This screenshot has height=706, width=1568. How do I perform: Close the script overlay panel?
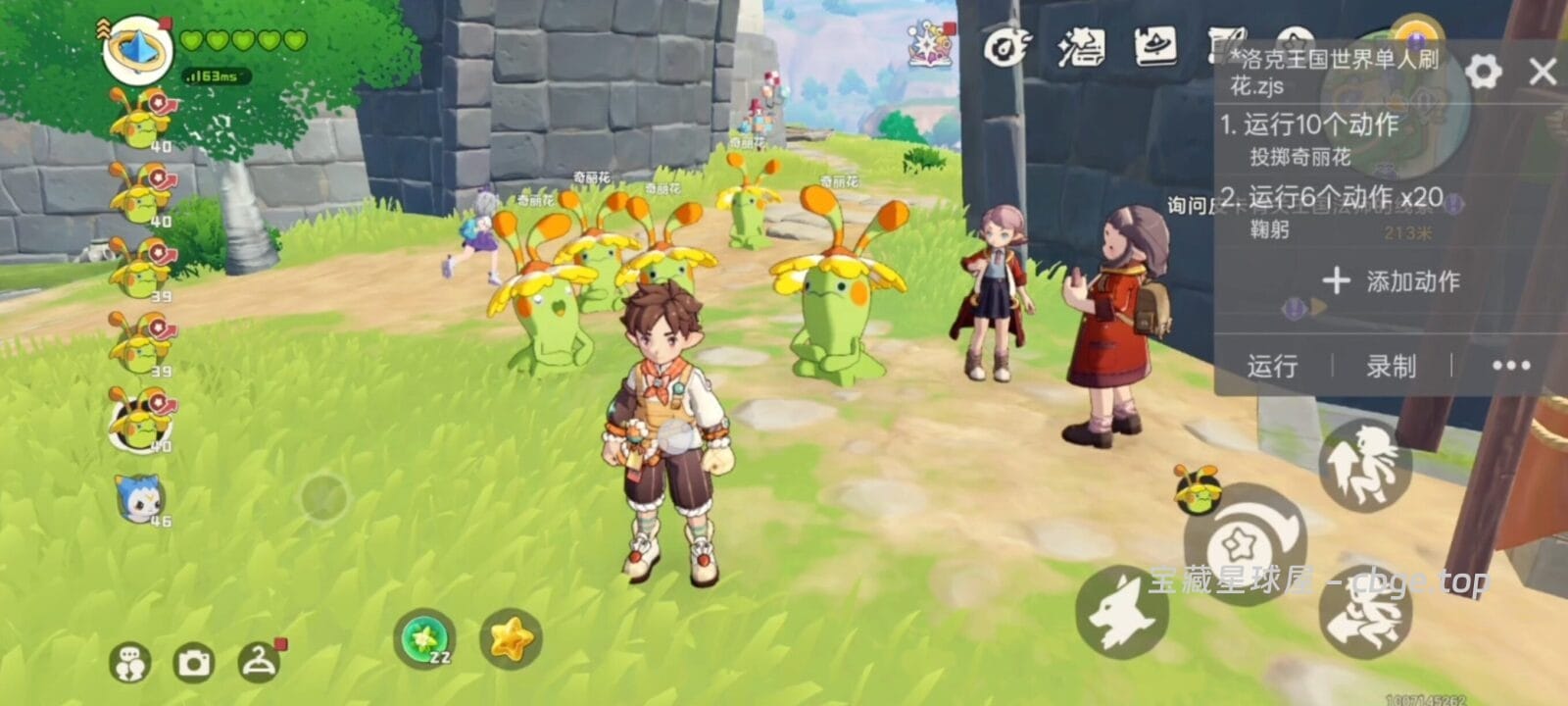(1543, 72)
